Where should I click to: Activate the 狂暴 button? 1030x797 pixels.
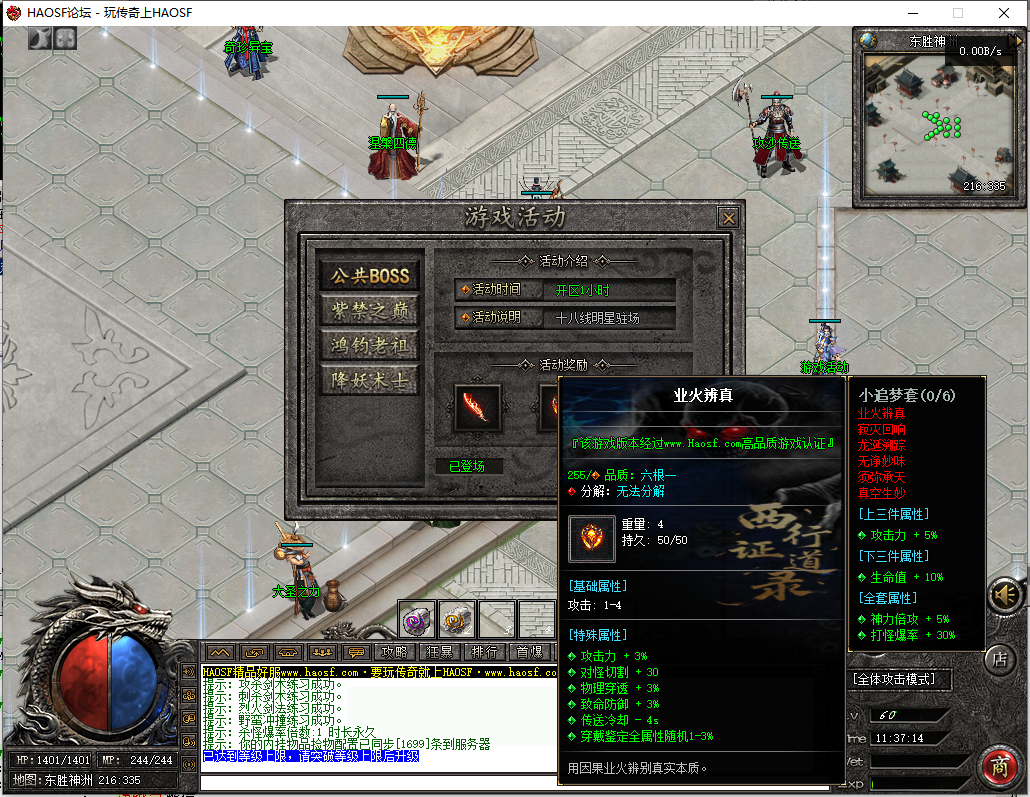[439, 652]
